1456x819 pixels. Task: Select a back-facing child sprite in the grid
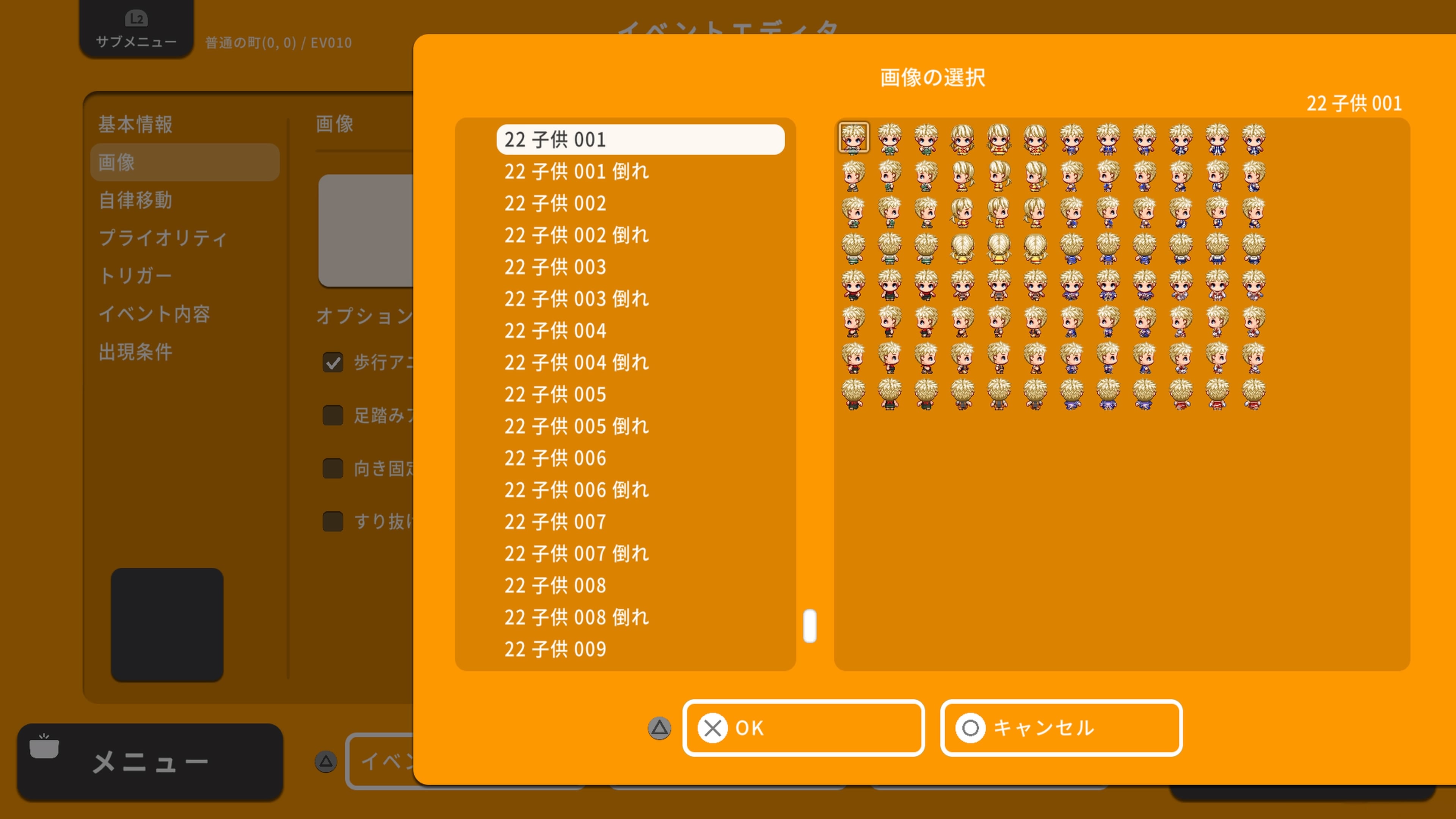click(x=854, y=249)
